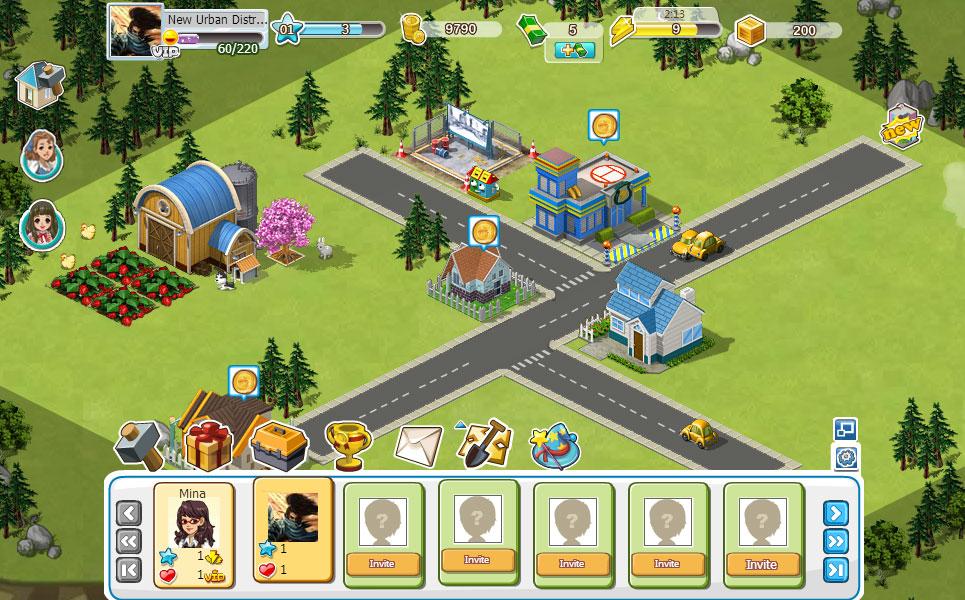Screen dimensions: 965x600
Task: Open the envelope mailbox
Action: click(417, 445)
